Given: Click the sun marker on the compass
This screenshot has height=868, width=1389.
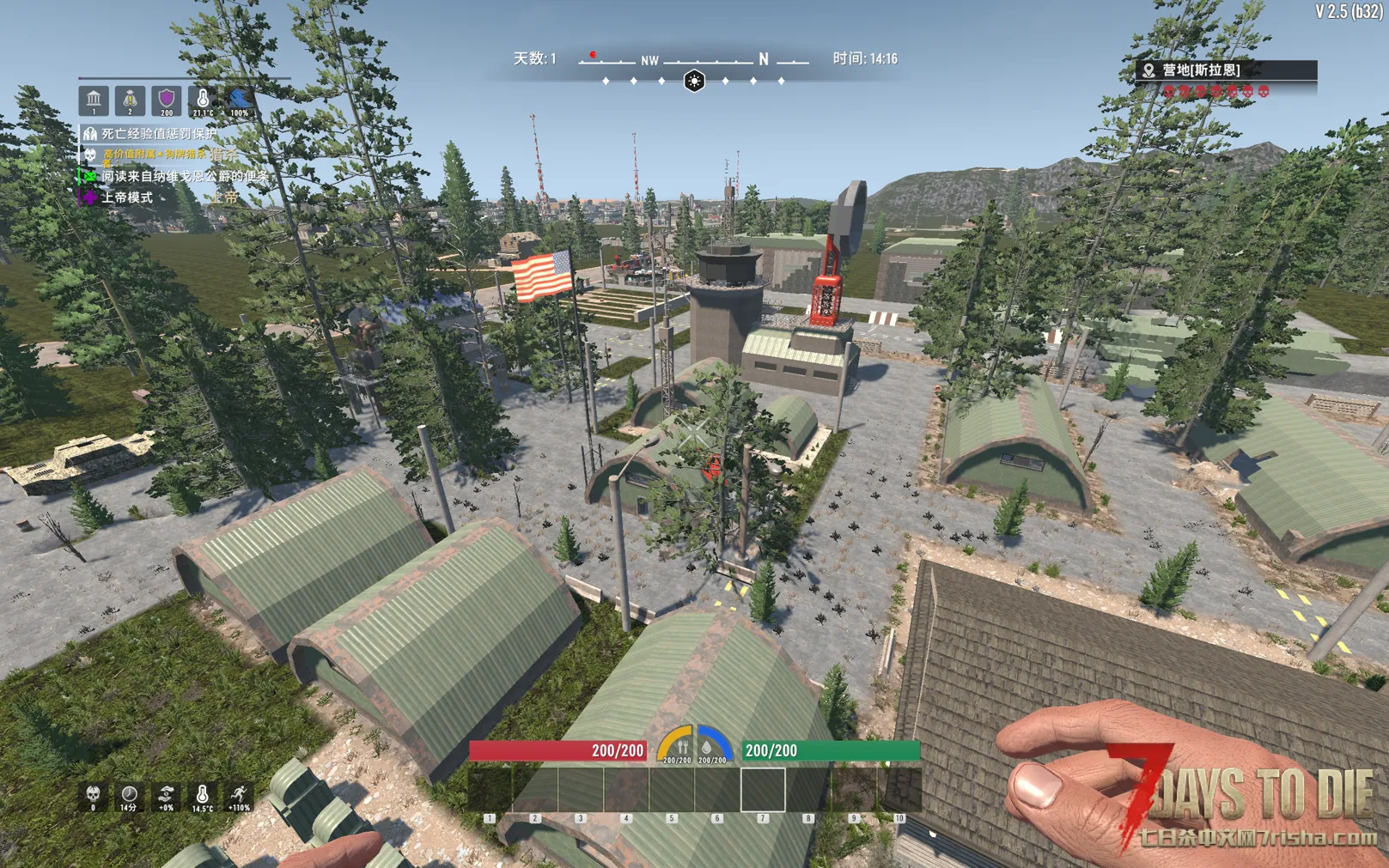Looking at the screenshot, I should (x=694, y=81).
